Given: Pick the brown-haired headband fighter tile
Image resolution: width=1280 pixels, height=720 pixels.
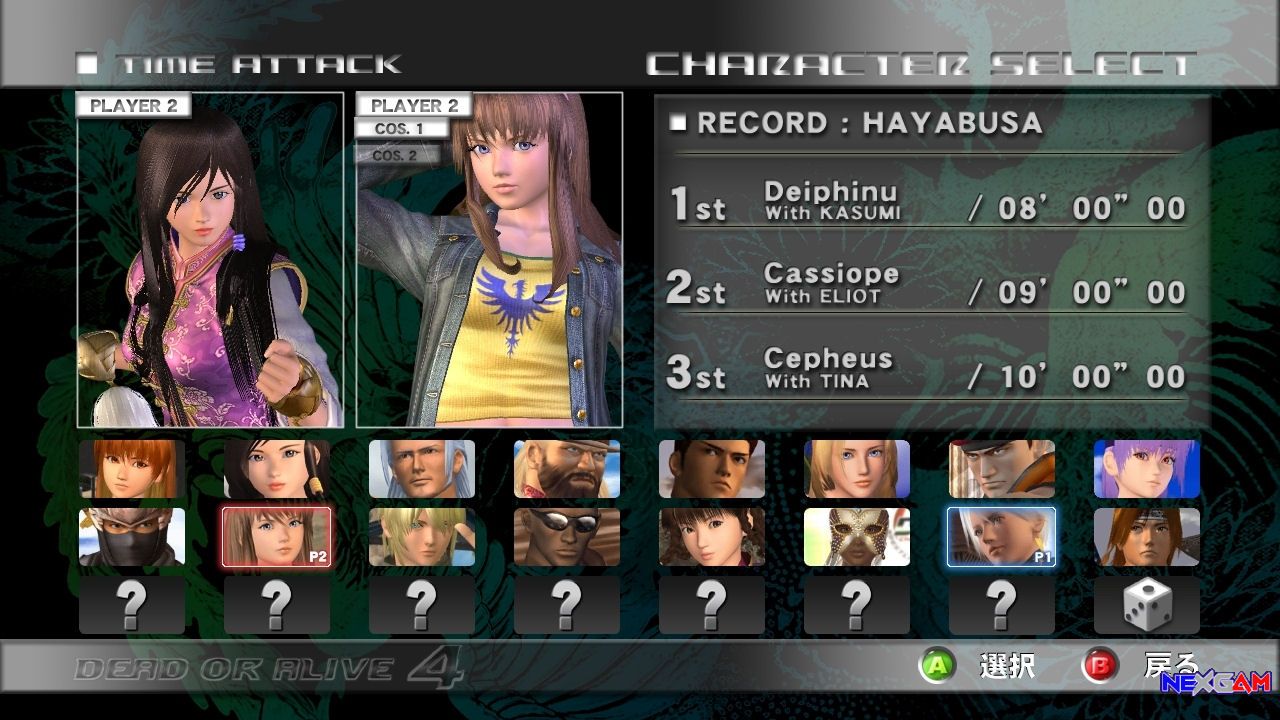Looking at the screenshot, I should [x=1147, y=537].
